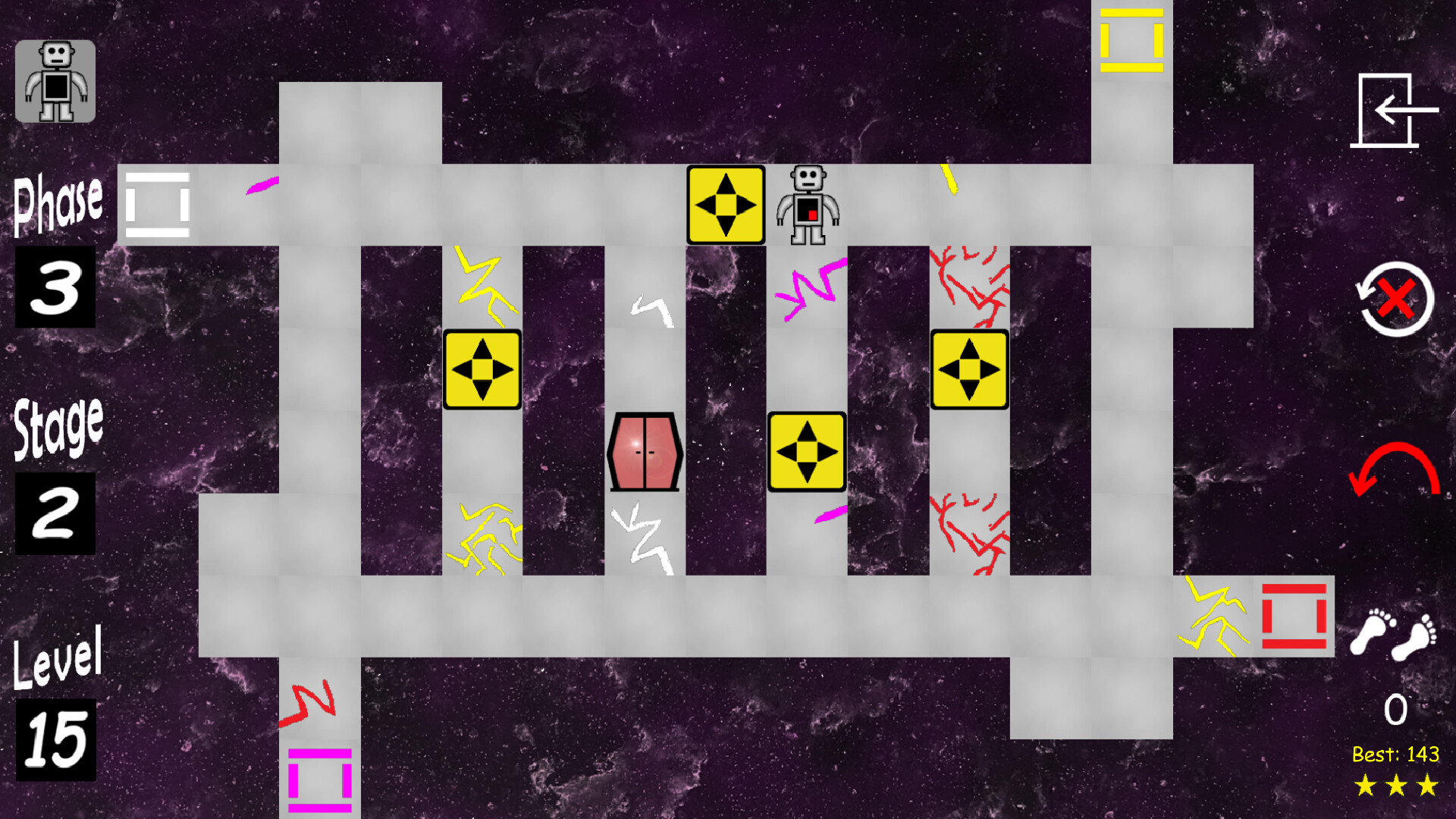Activate the white portal frame on the left
Screen dimensions: 1456x819
click(x=157, y=204)
